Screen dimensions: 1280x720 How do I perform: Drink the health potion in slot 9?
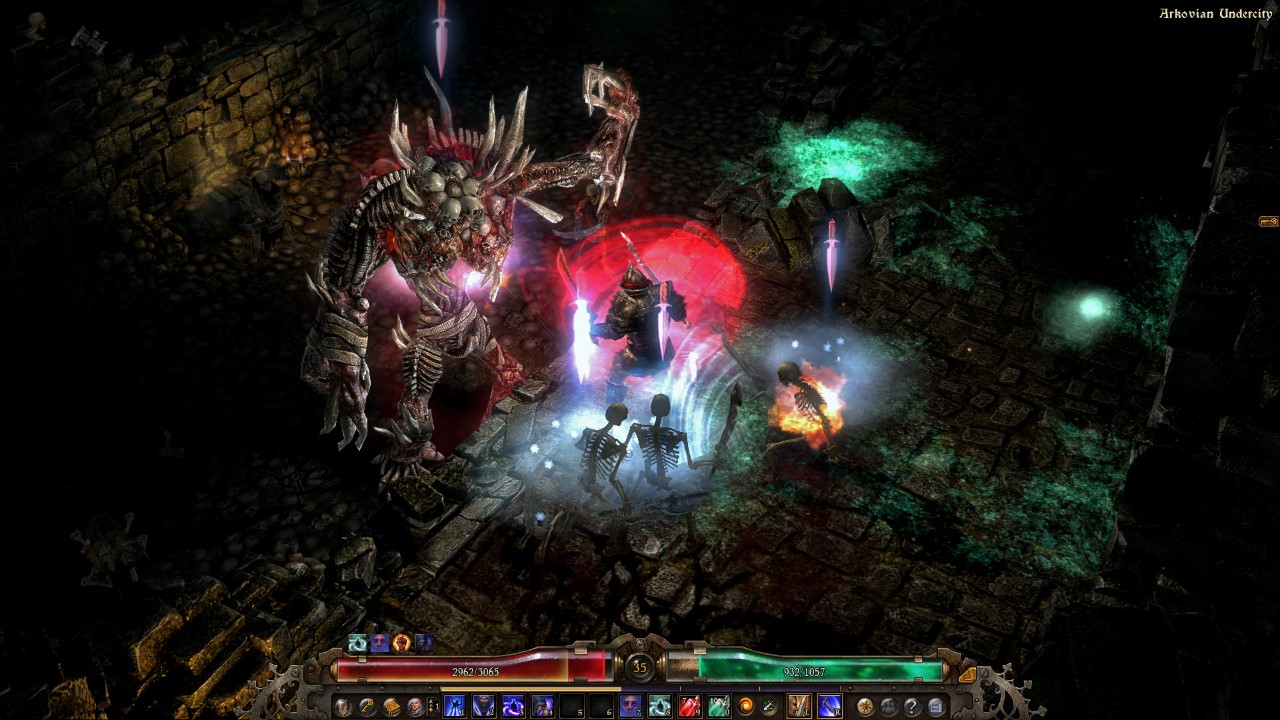point(688,704)
